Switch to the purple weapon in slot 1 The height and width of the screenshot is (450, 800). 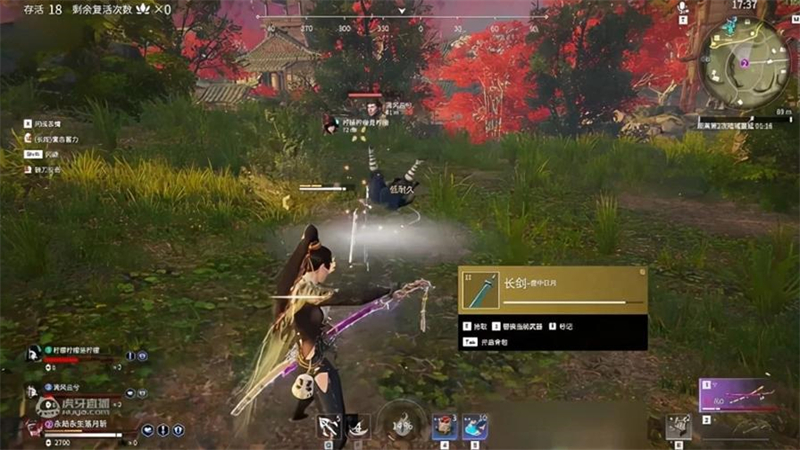pyautogui.click(x=740, y=393)
